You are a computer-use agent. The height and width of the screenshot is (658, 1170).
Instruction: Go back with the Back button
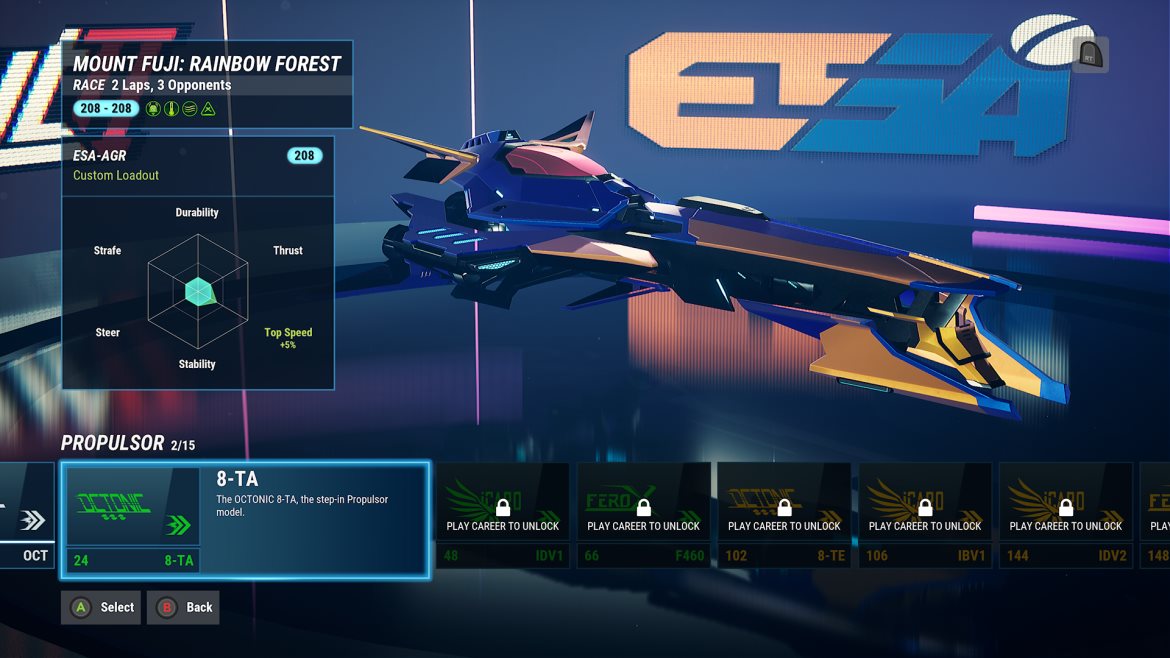click(183, 607)
